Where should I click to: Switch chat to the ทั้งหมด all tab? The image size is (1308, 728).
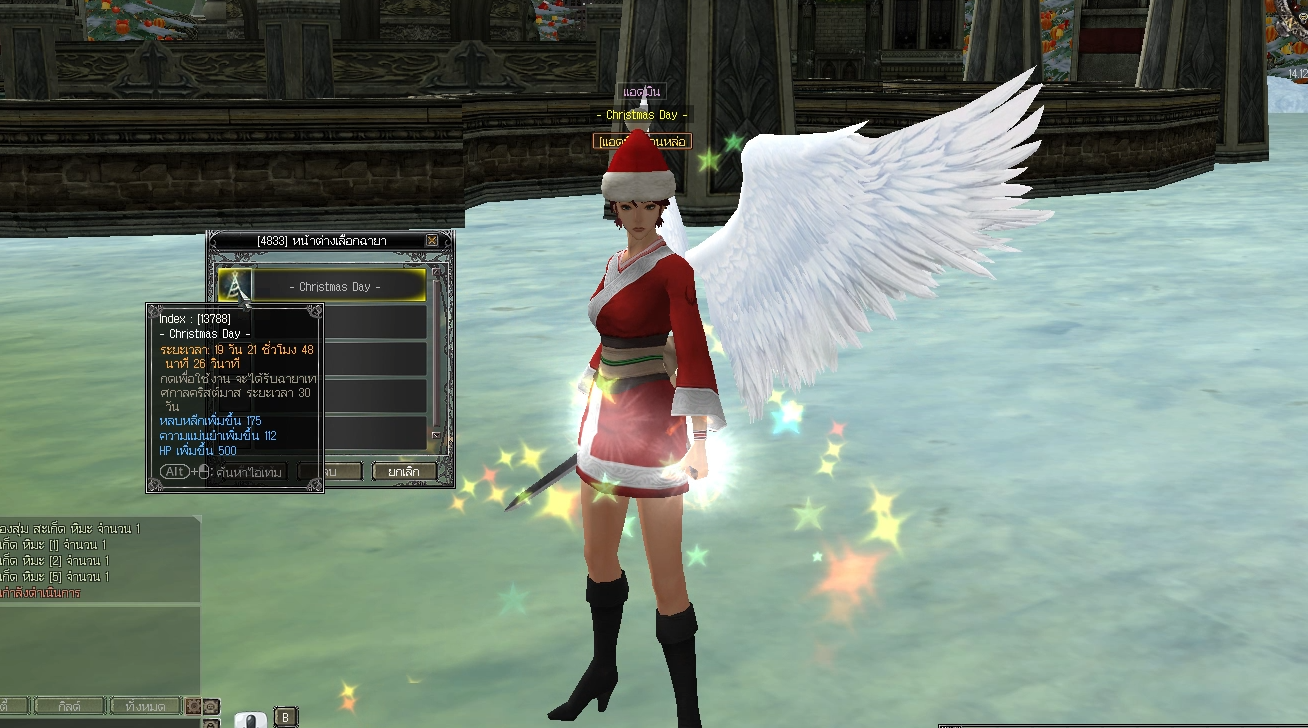point(146,706)
